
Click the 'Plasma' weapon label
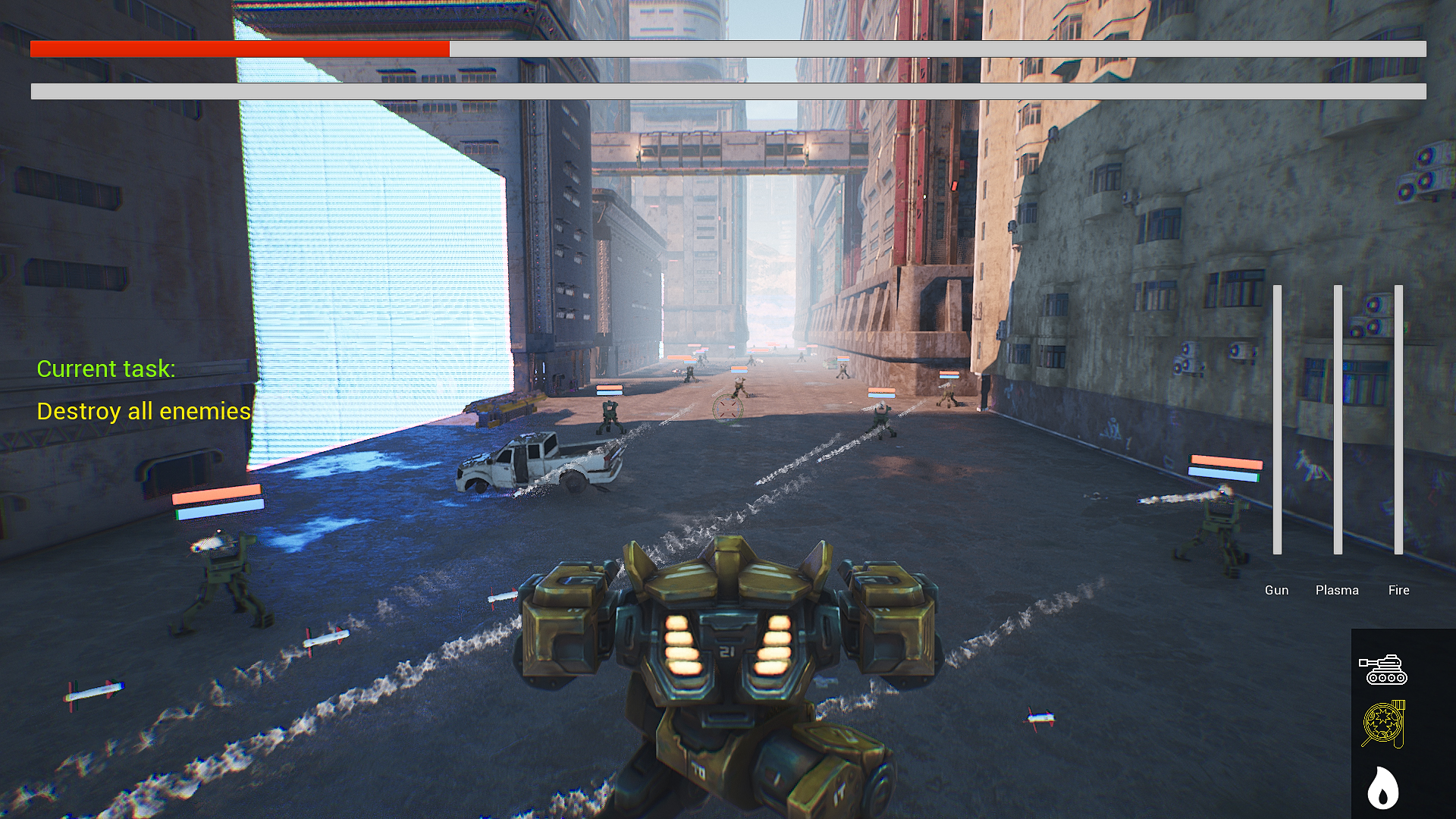point(1336,590)
